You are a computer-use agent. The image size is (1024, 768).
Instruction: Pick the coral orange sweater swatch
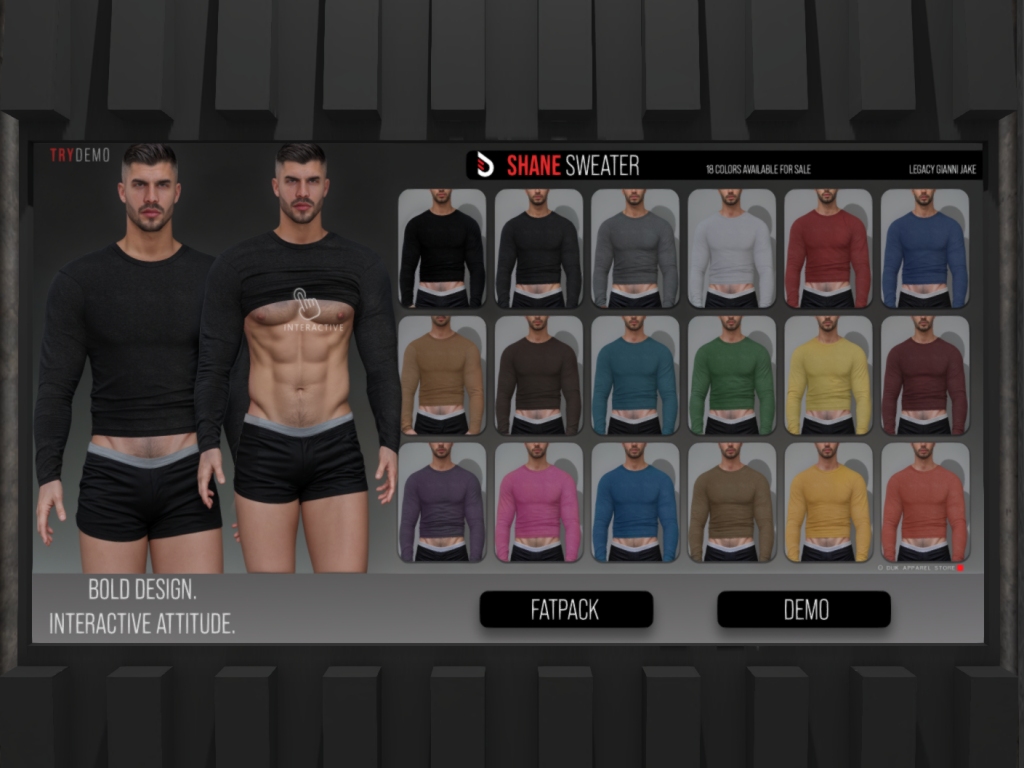point(925,502)
